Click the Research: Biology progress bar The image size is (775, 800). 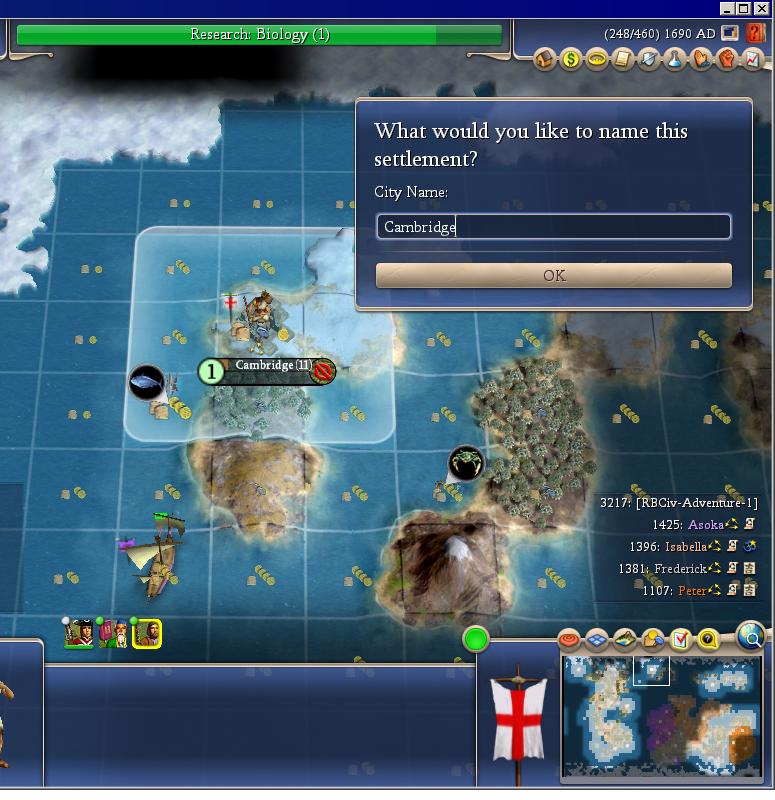click(259, 35)
